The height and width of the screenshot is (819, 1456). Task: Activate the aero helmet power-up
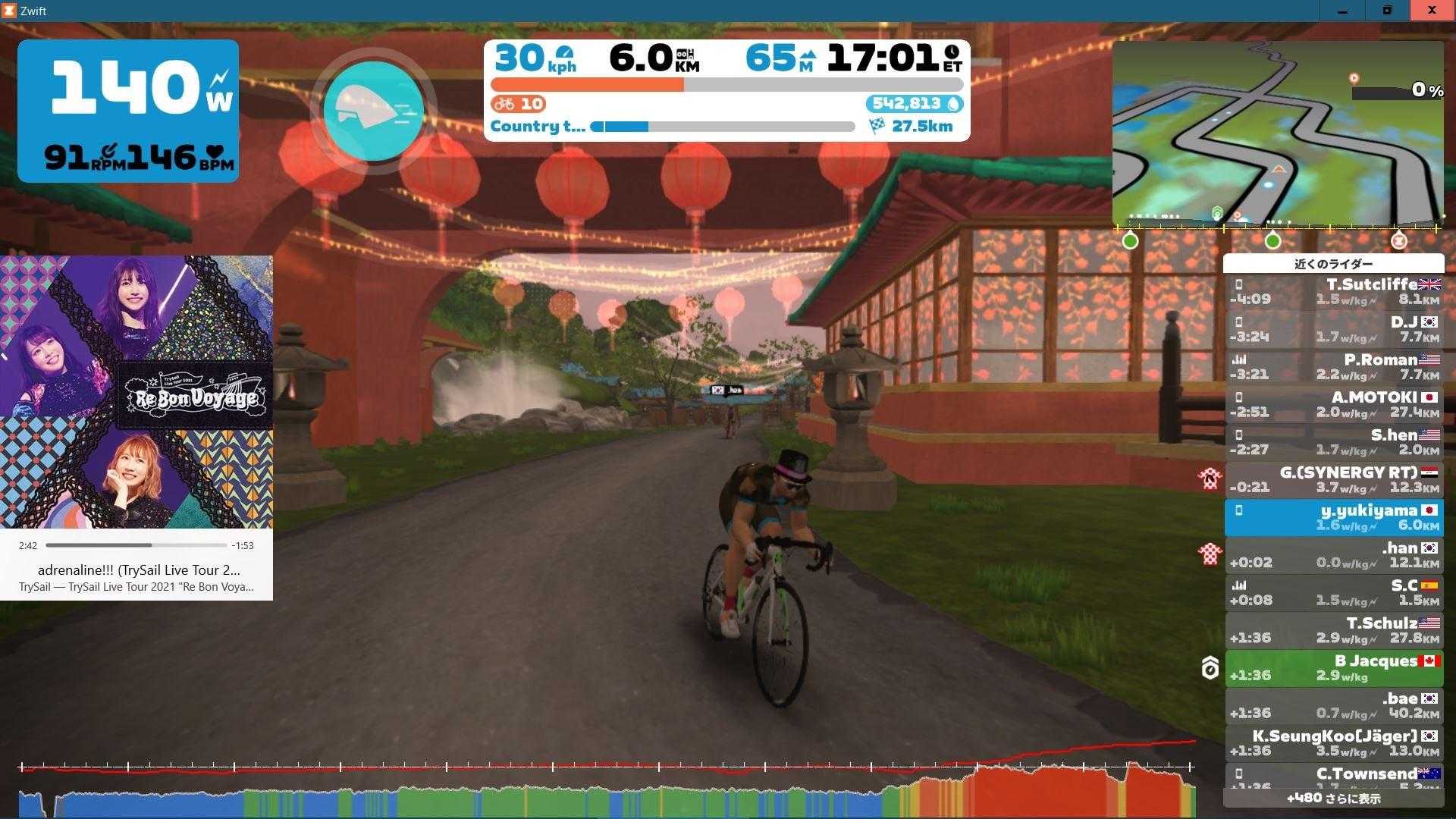(373, 111)
